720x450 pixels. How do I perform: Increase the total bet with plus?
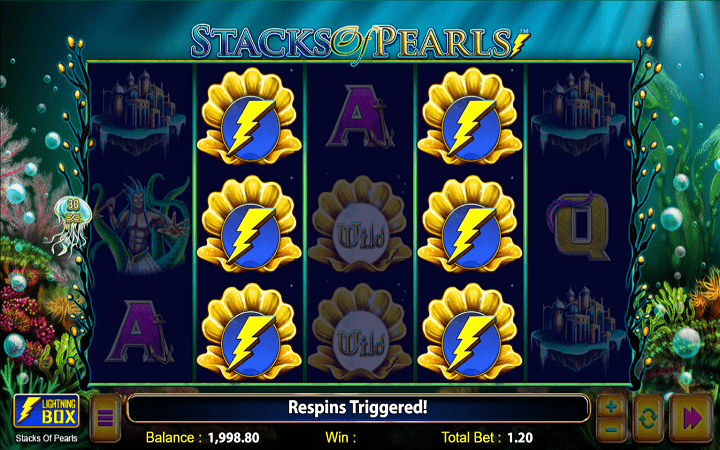[x=612, y=407]
